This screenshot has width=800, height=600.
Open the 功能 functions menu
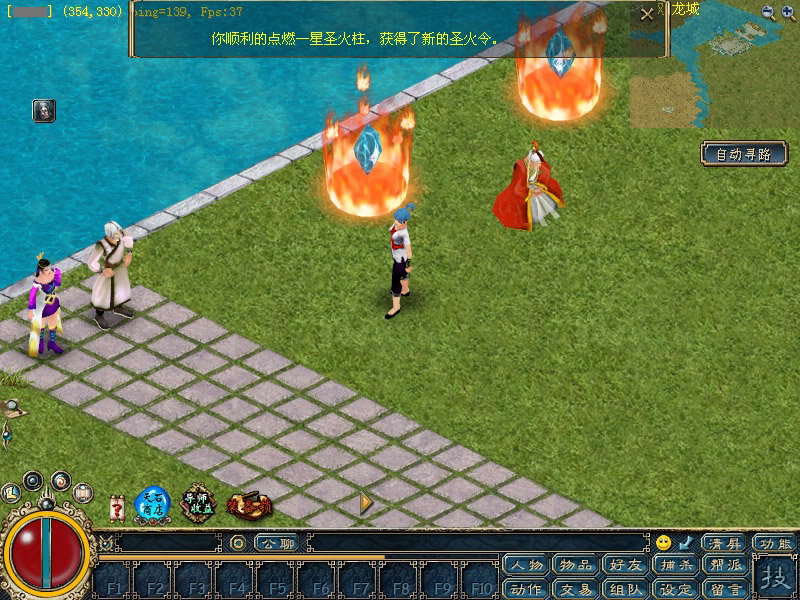pos(775,543)
